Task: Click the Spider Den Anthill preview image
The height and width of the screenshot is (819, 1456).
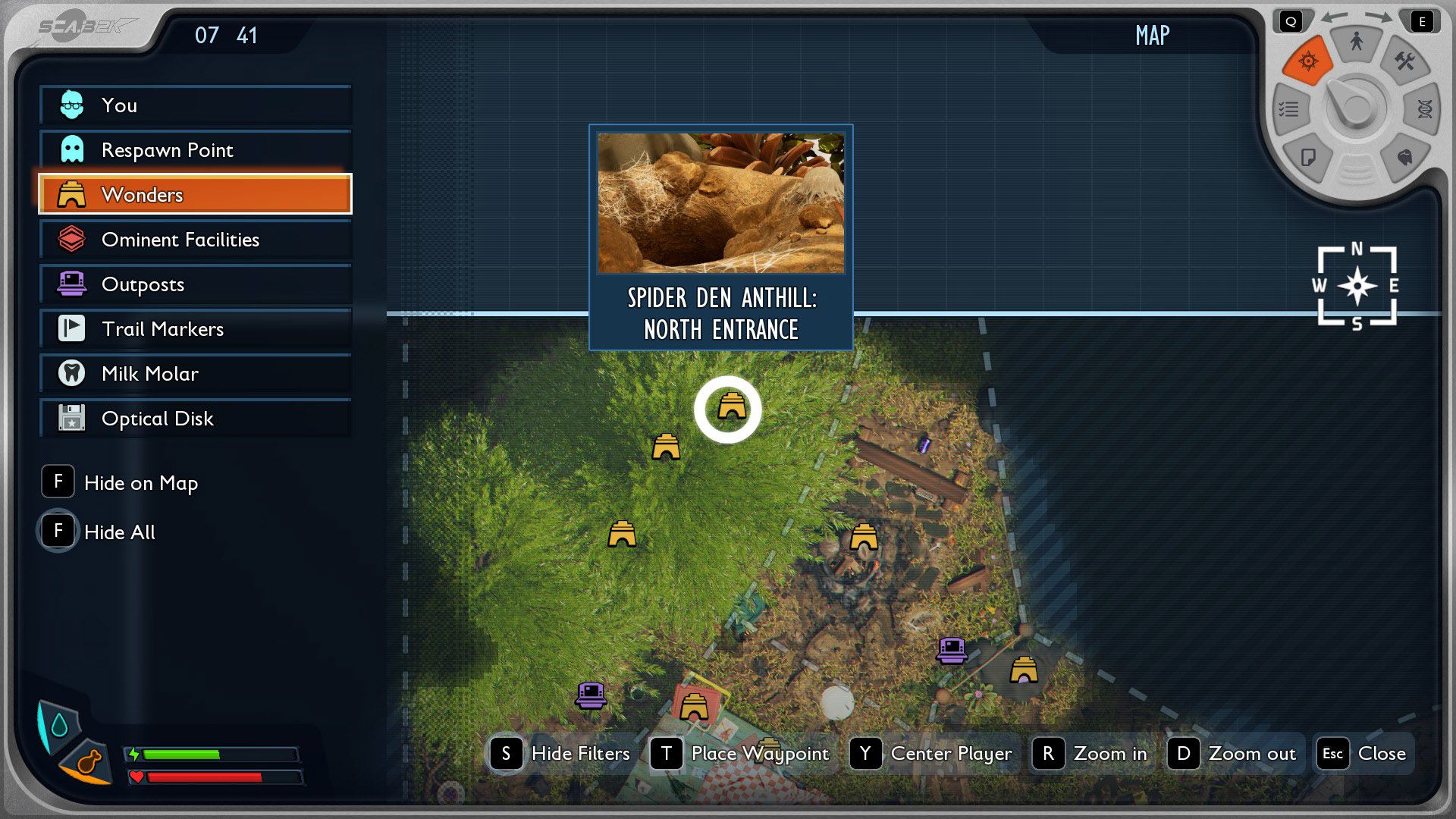Action: tap(720, 203)
